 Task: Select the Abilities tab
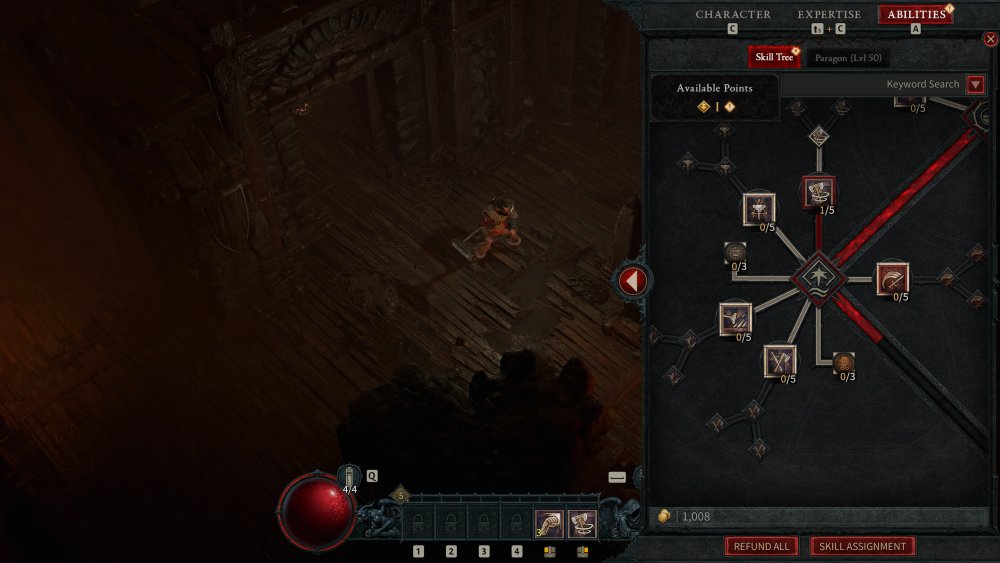coord(916,15)
